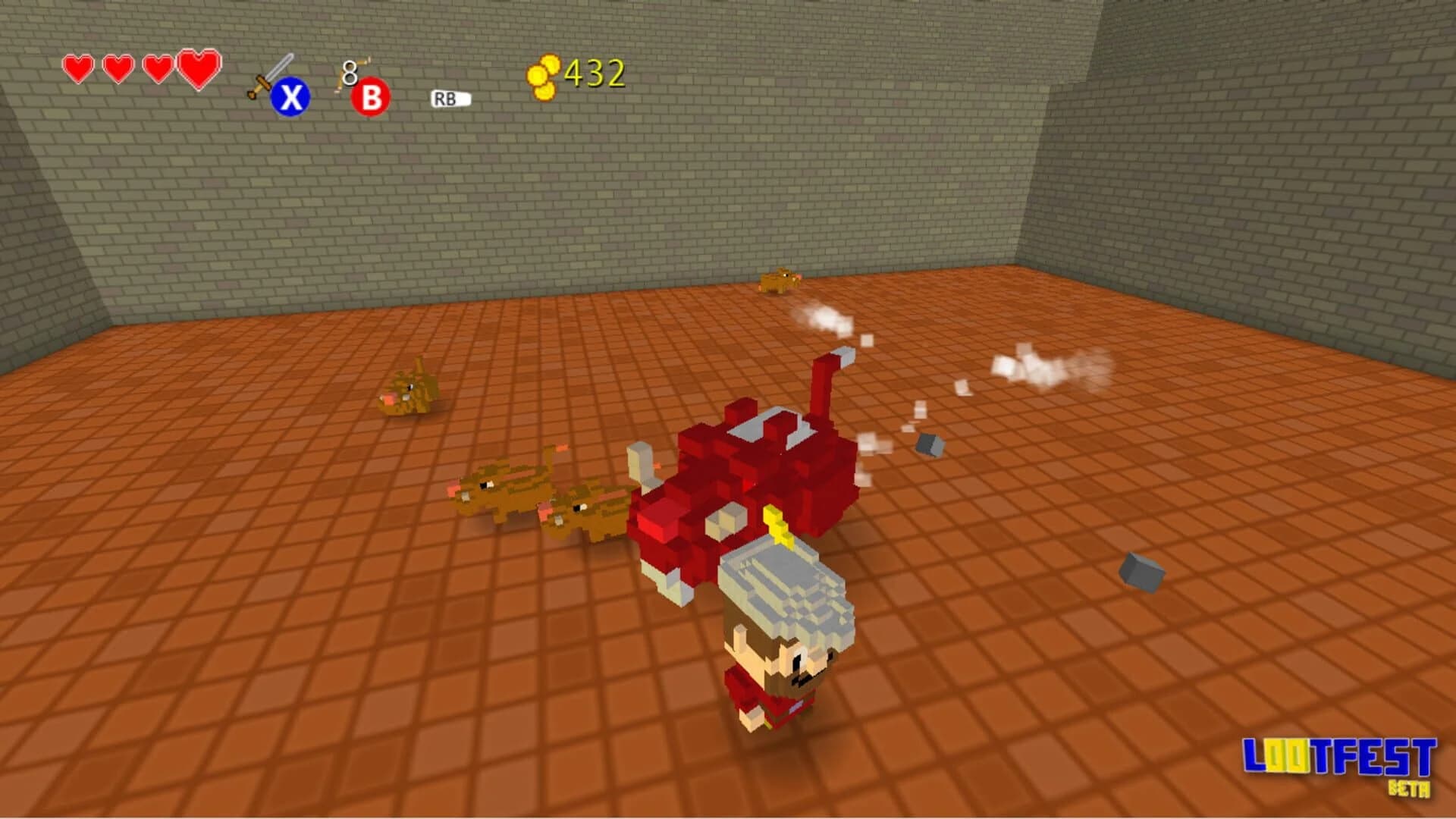
Task: Click the blue X button prompt
Action: [292, 96]
